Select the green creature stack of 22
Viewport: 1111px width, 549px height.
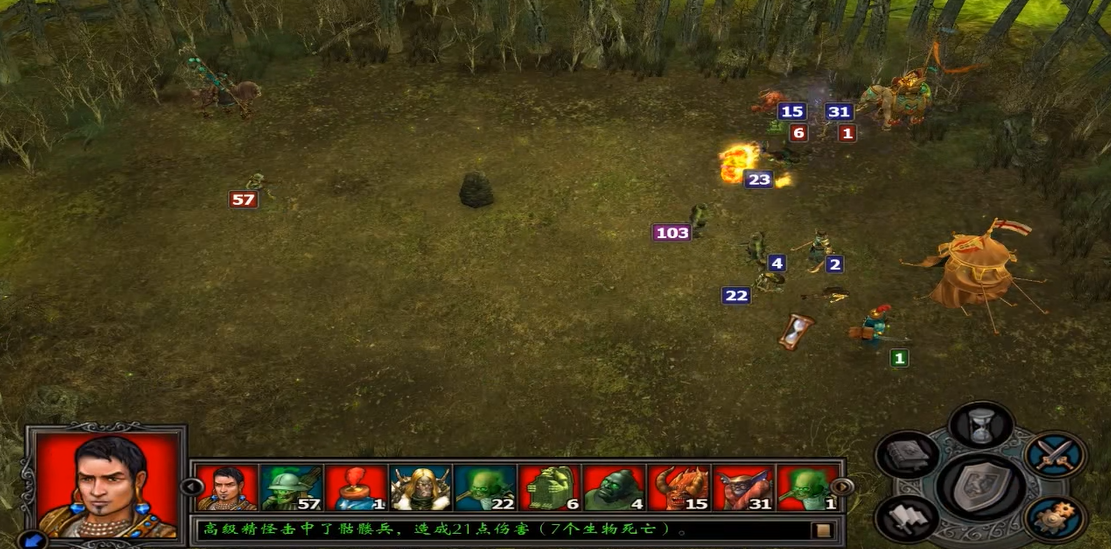485,488
